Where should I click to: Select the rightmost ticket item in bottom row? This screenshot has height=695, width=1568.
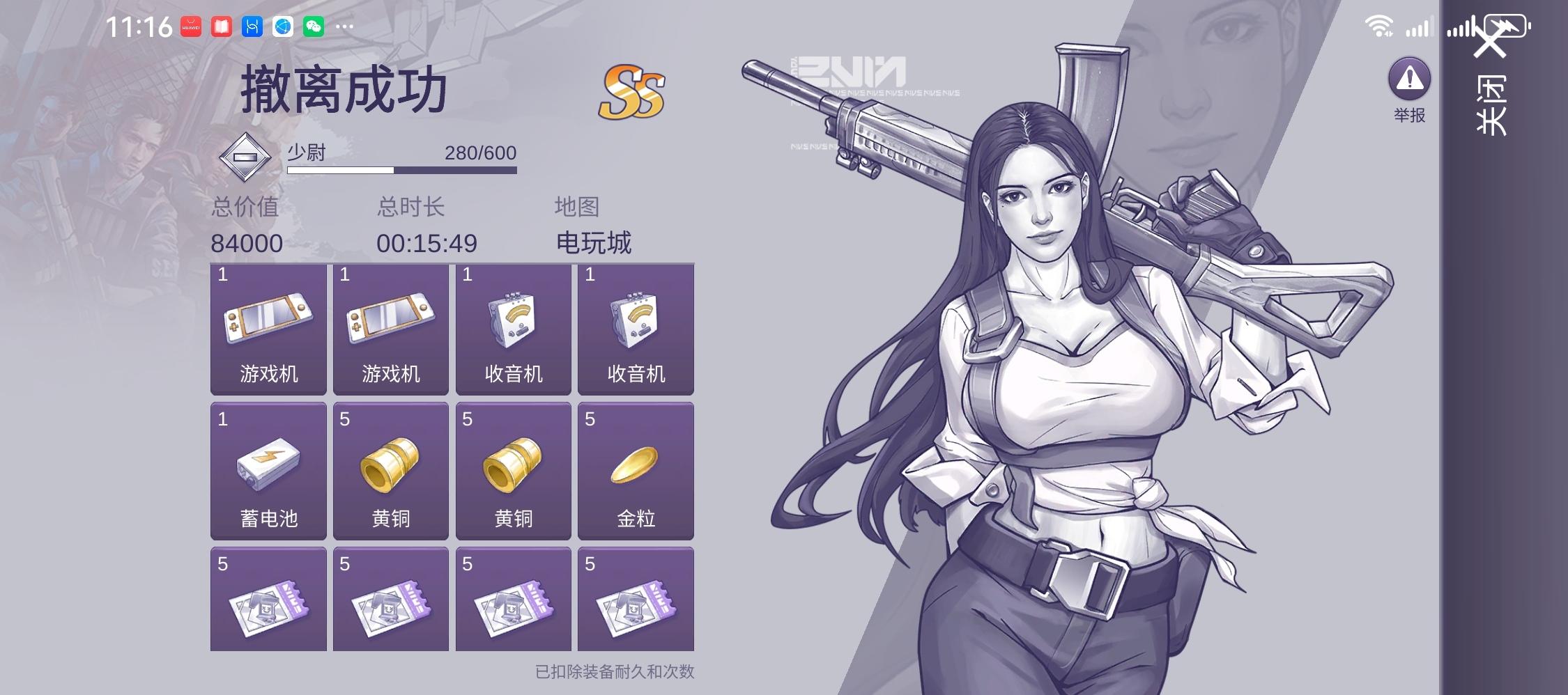(x=636, y=599)
